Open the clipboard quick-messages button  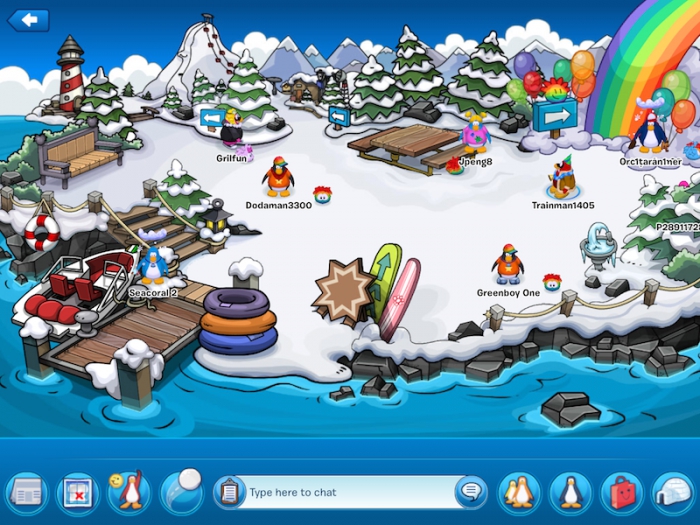coord(229,492)
